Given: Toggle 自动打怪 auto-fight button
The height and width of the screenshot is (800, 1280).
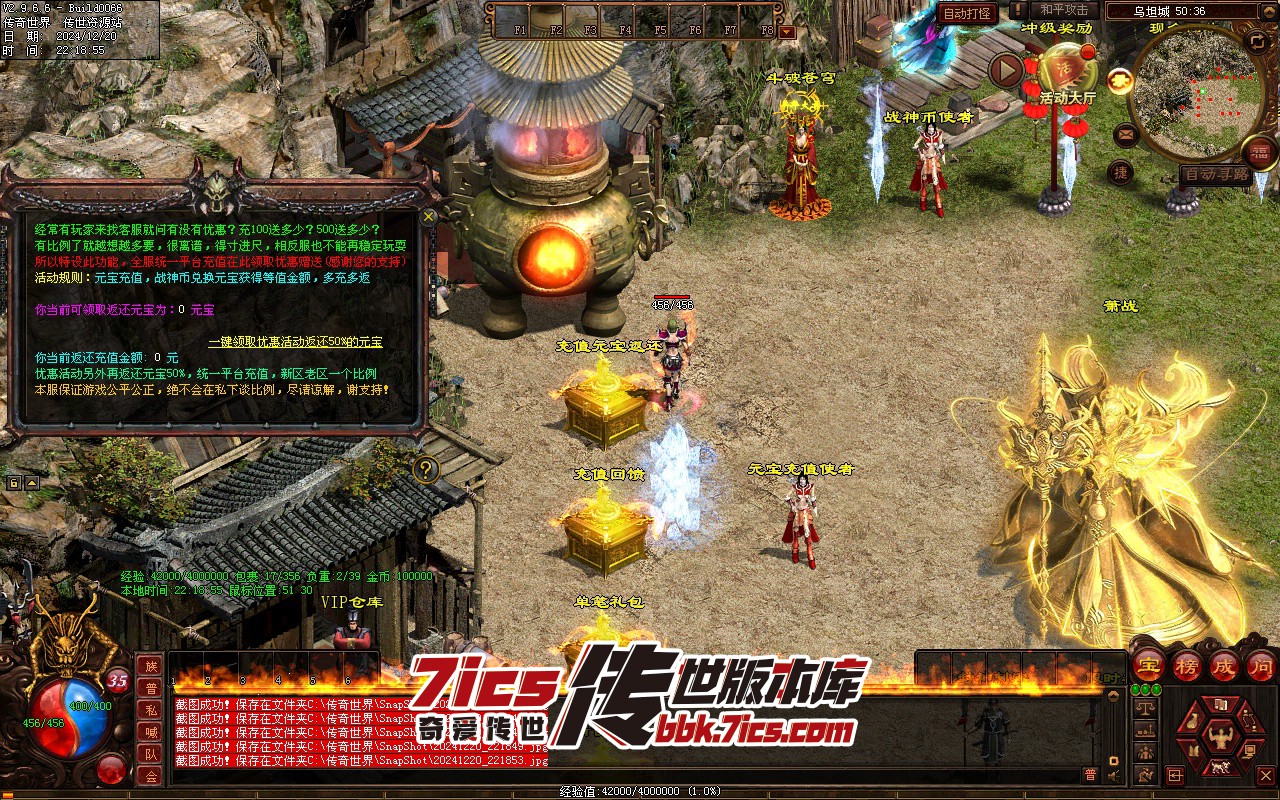Looking at the screenshot, I should coord(968,13).
